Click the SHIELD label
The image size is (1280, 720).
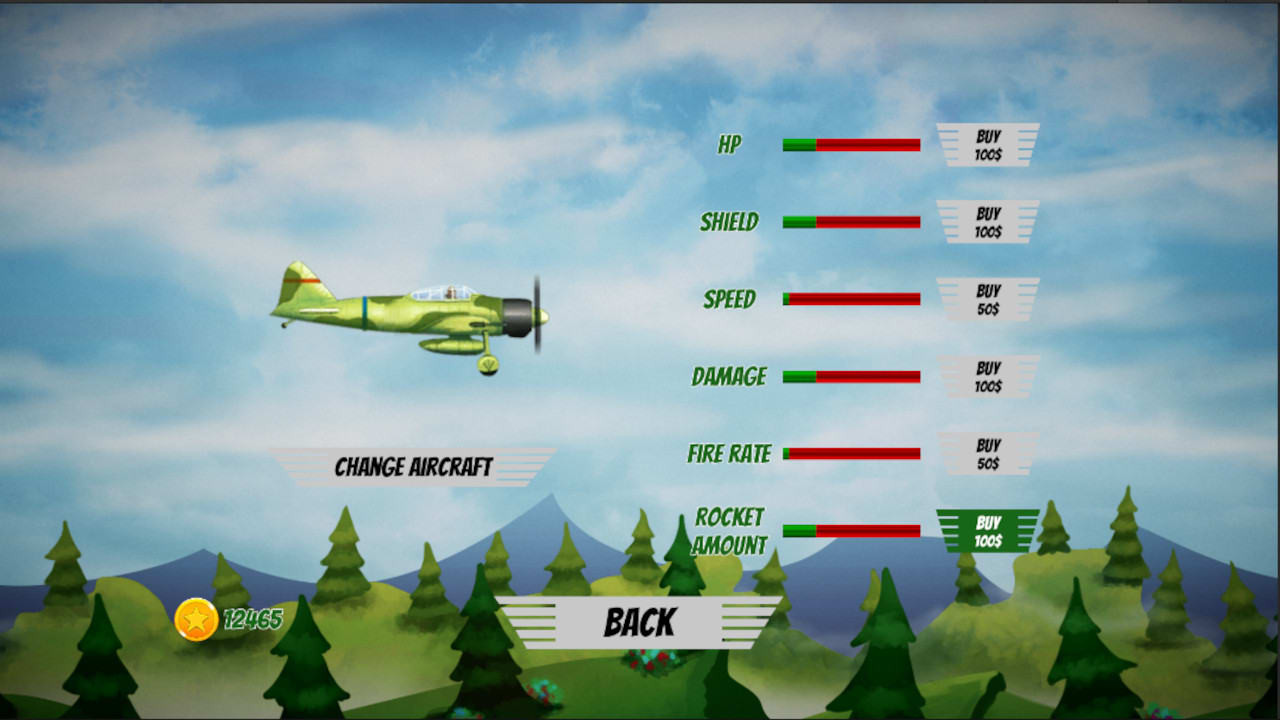(729, 222)
